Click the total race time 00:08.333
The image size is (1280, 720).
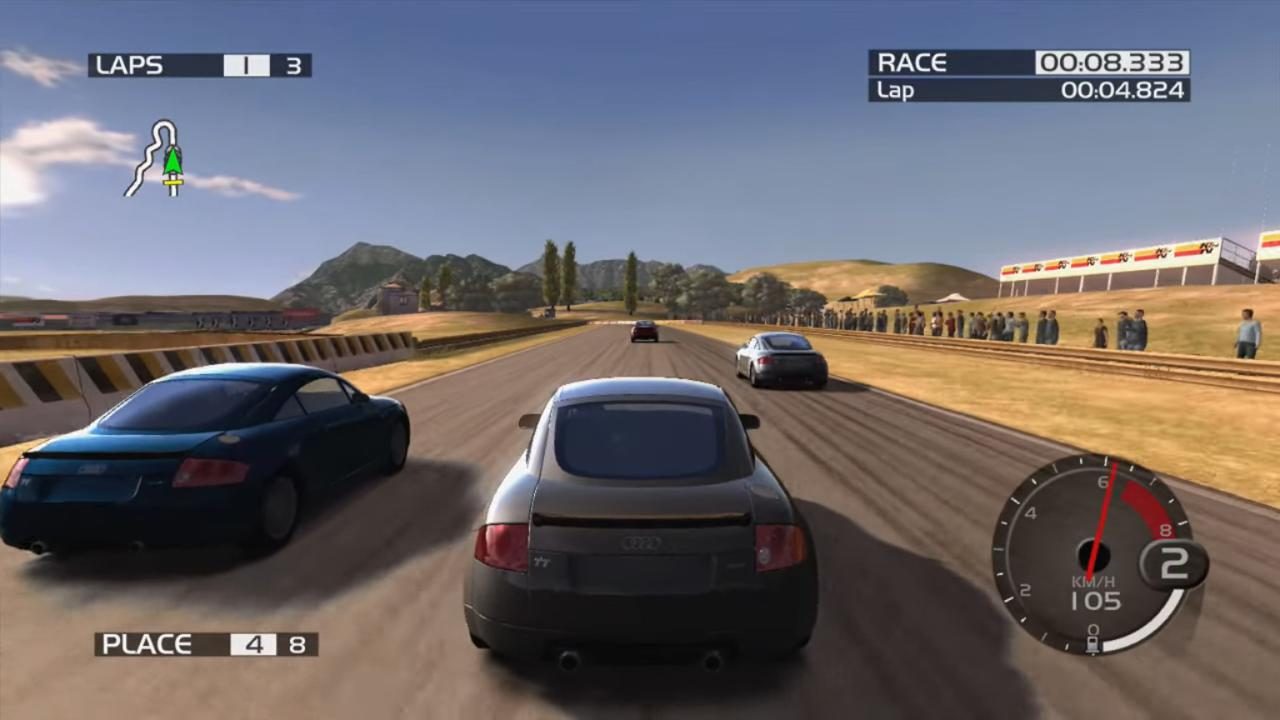point(1113,62)
